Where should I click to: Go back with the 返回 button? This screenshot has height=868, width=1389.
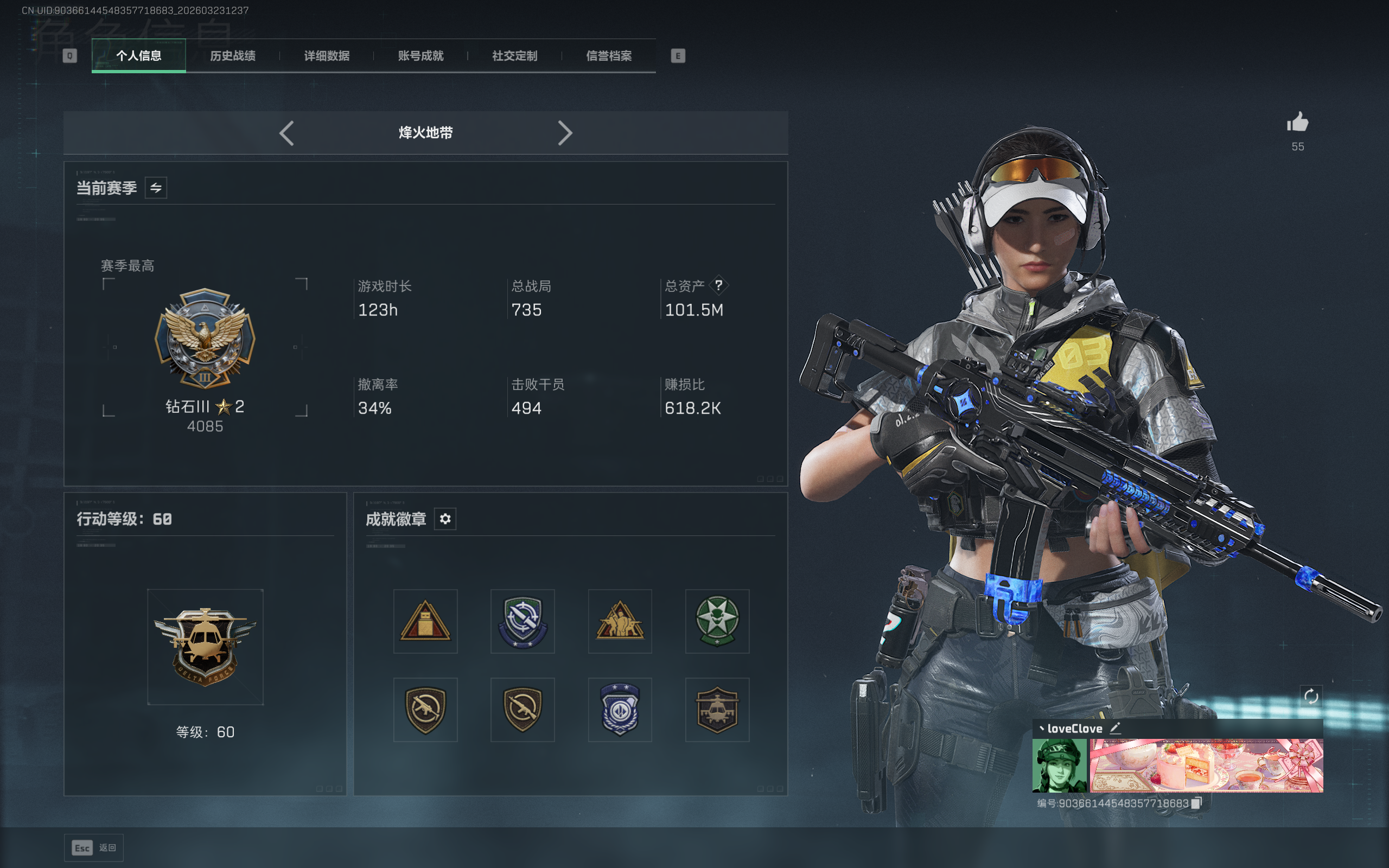coord(94,847)
